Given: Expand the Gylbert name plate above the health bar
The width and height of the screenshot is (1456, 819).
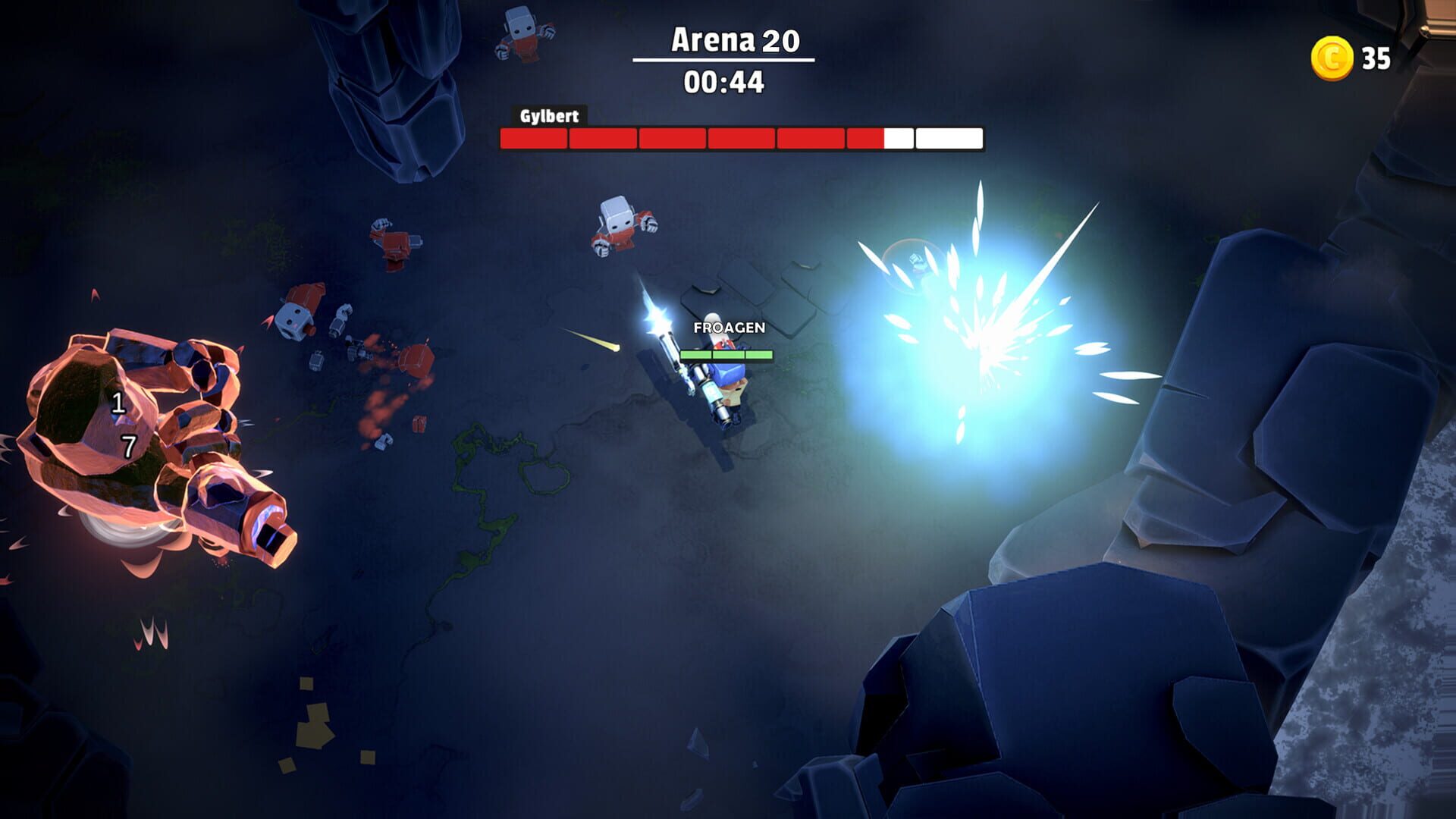Looking at the screenshot, I should point(549,116).
